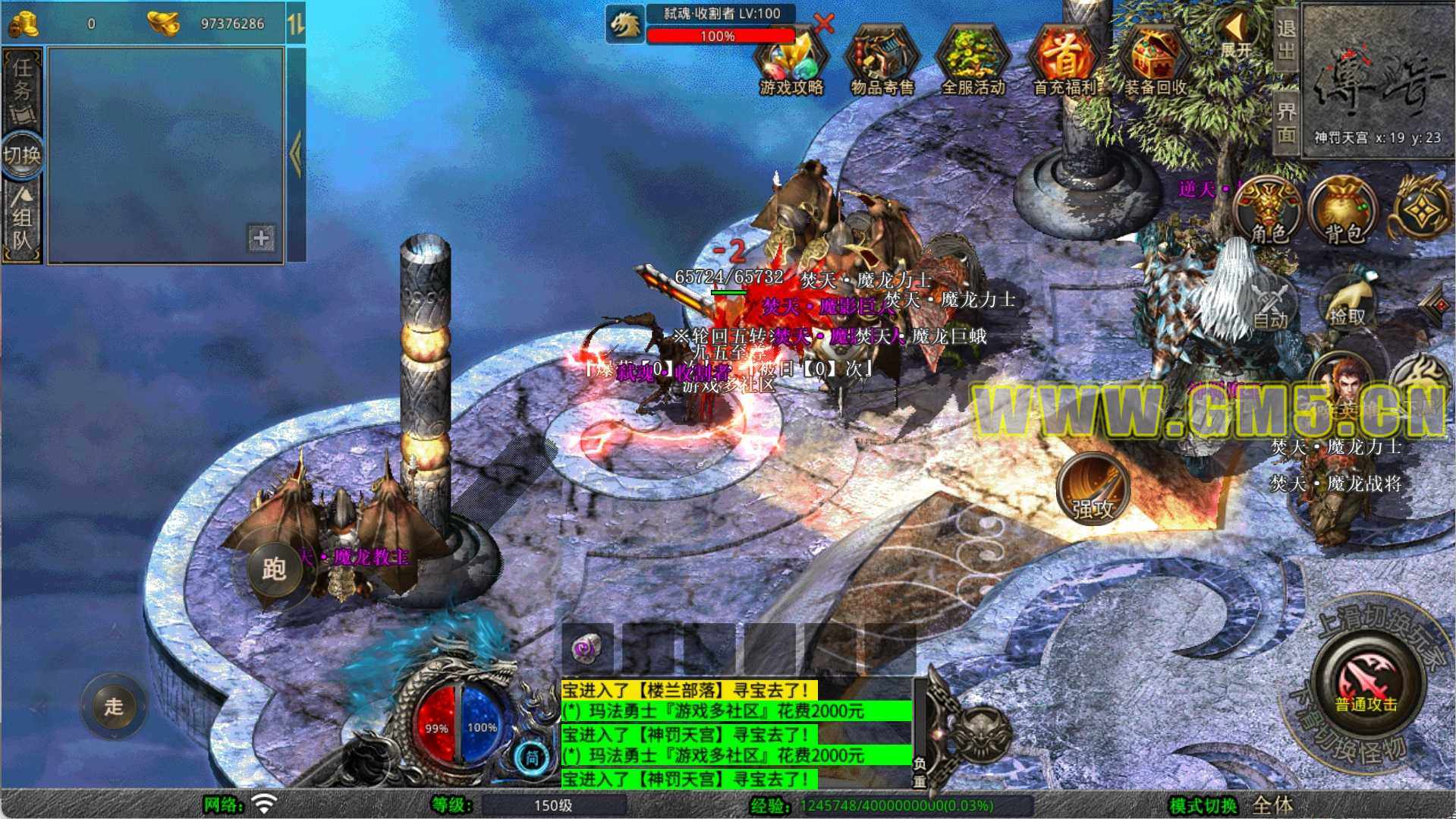The width and height of the screenshot is (1456, 819).
Task: Open the 全服活动 server events
Action: click(973, 64)
